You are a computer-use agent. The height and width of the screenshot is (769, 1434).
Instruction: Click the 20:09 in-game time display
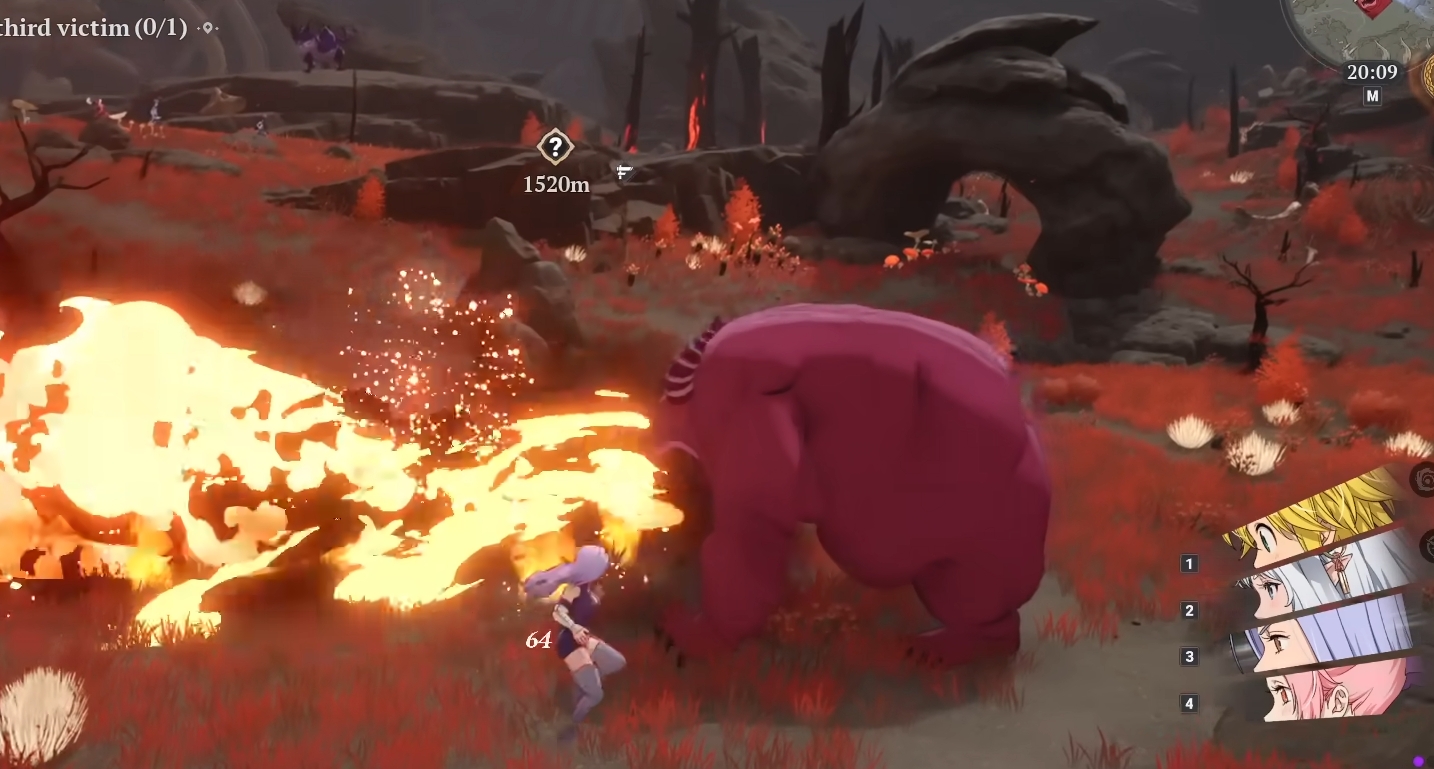(1372, 72)
